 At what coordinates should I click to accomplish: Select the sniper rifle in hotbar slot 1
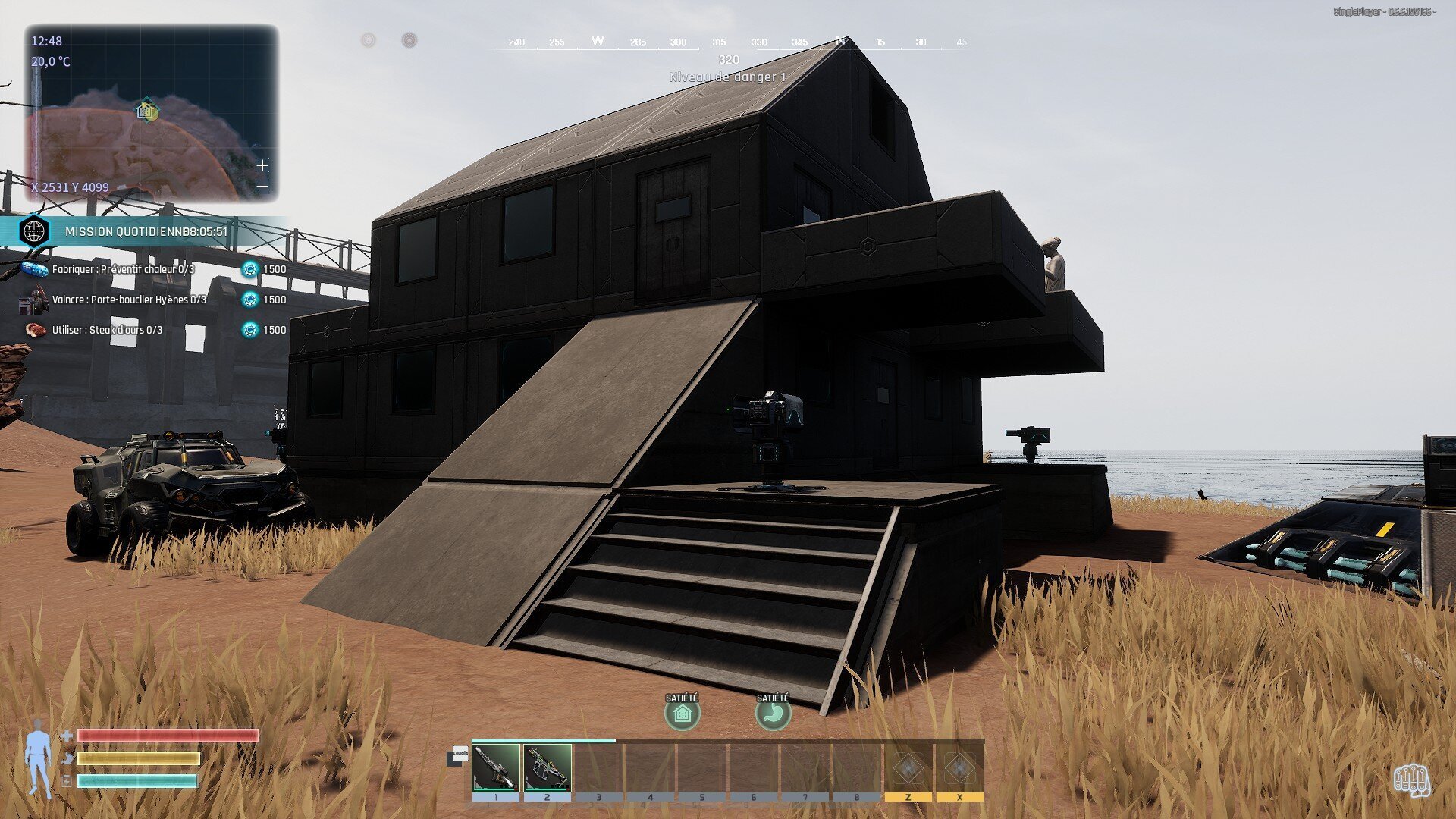tap(496, 767)
